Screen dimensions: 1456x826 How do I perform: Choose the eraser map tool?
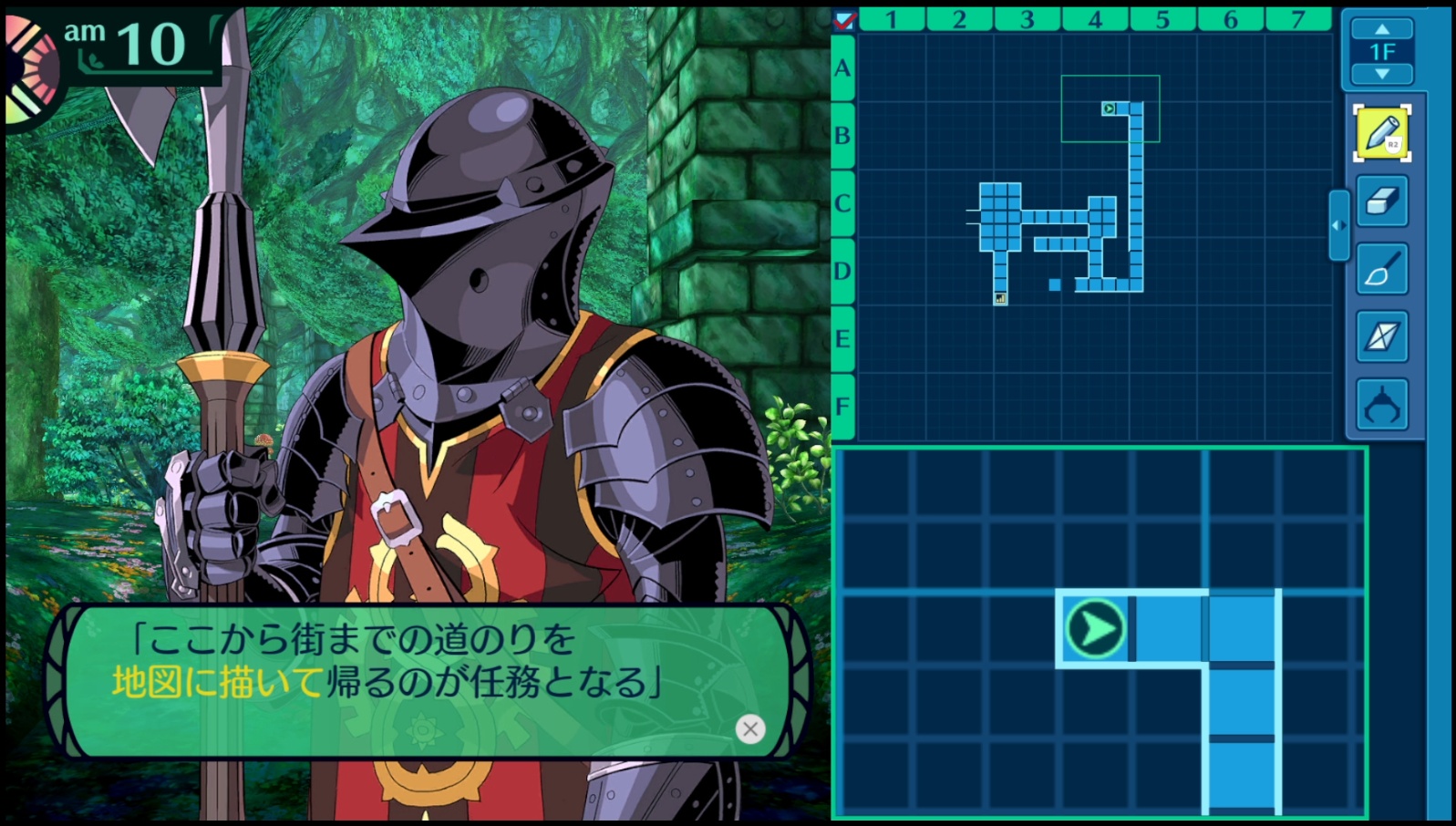[1381, 201]
